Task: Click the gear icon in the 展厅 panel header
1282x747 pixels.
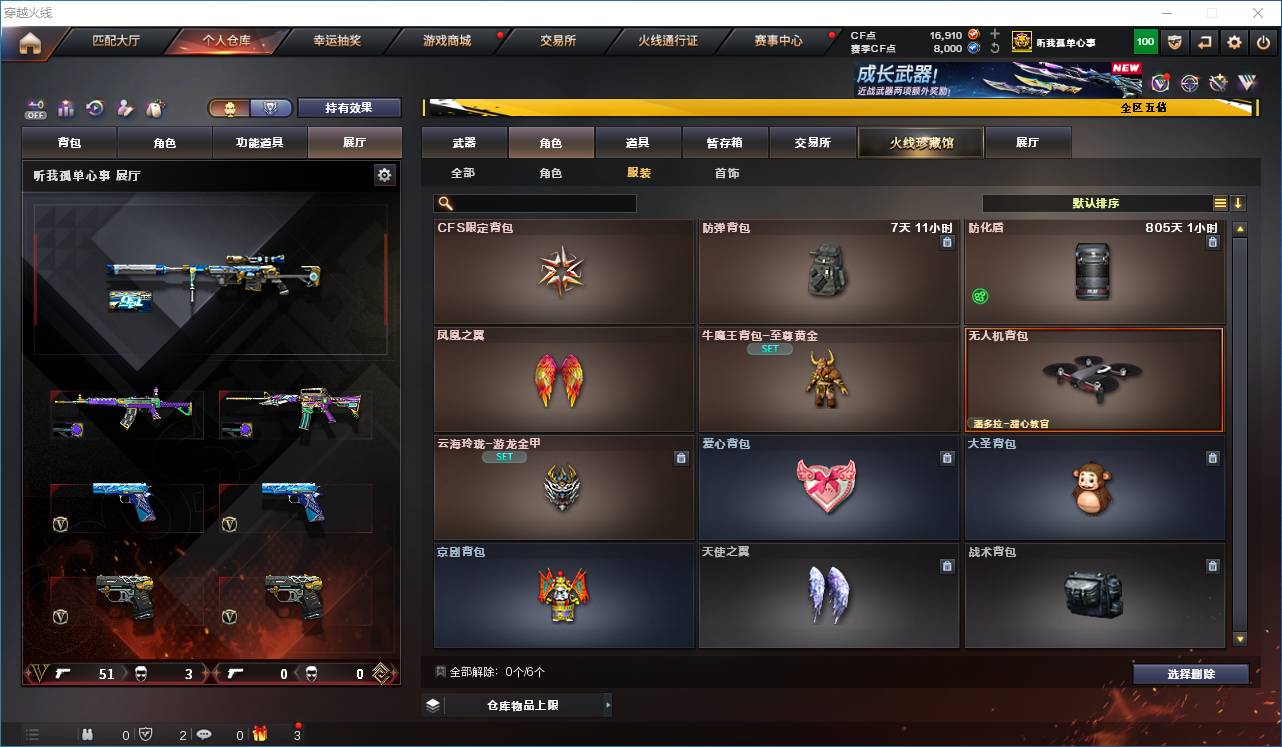Action: [x=384, y=174]
